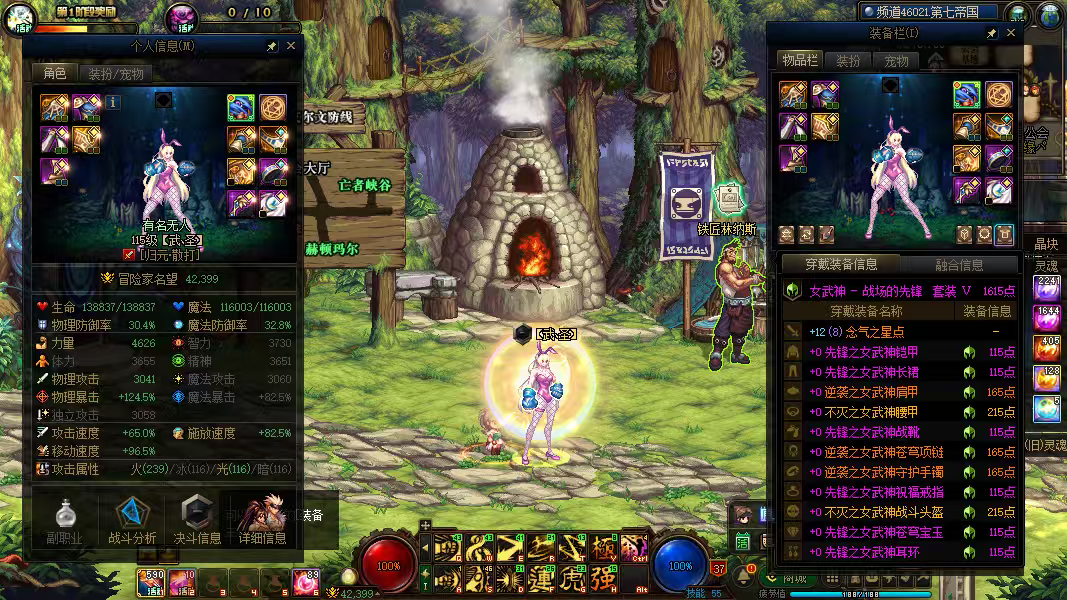Open the 融合信息 fusion info tab
Viewport: 1067px width, 600px height.
[x=958, y=265]
